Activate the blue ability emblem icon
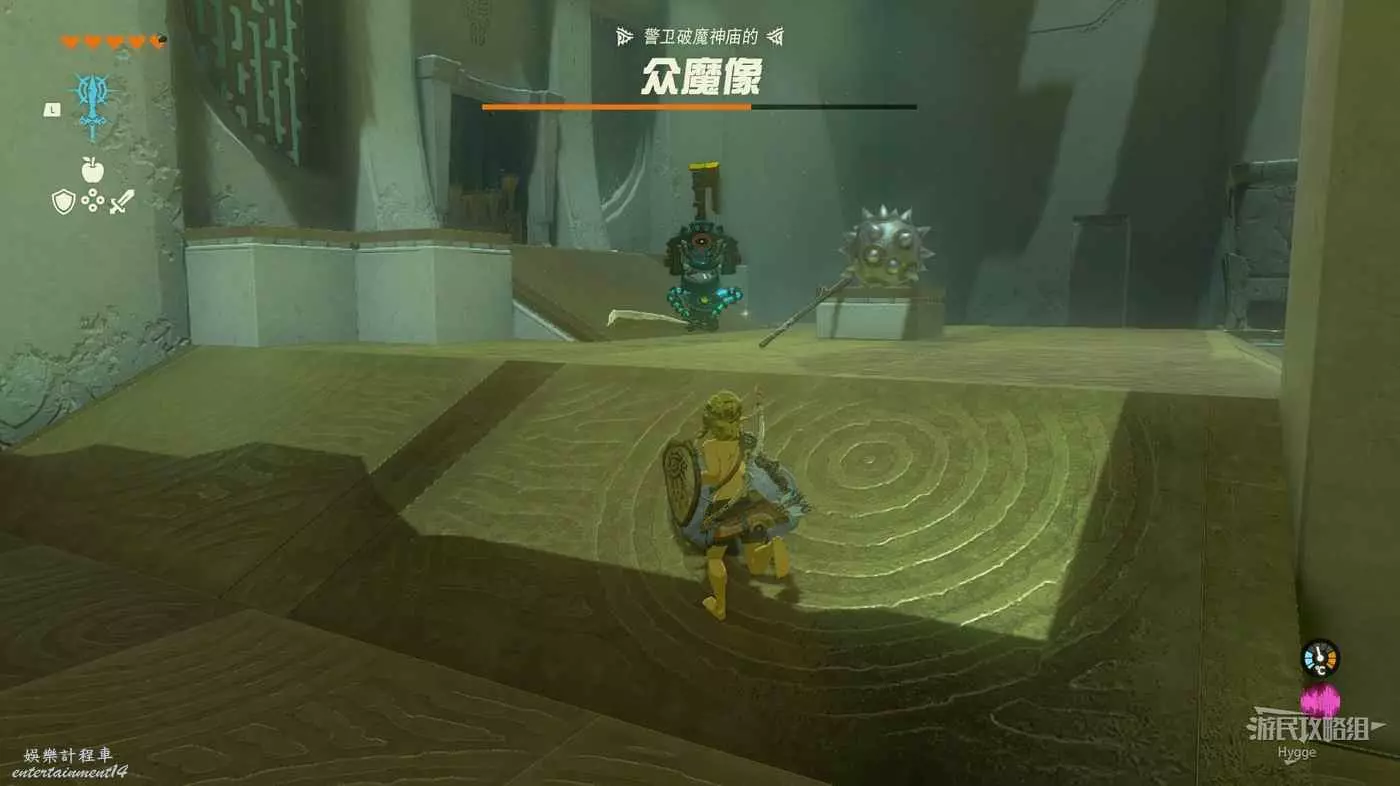This screenshot has width=1400, height=786. point(93,106)
